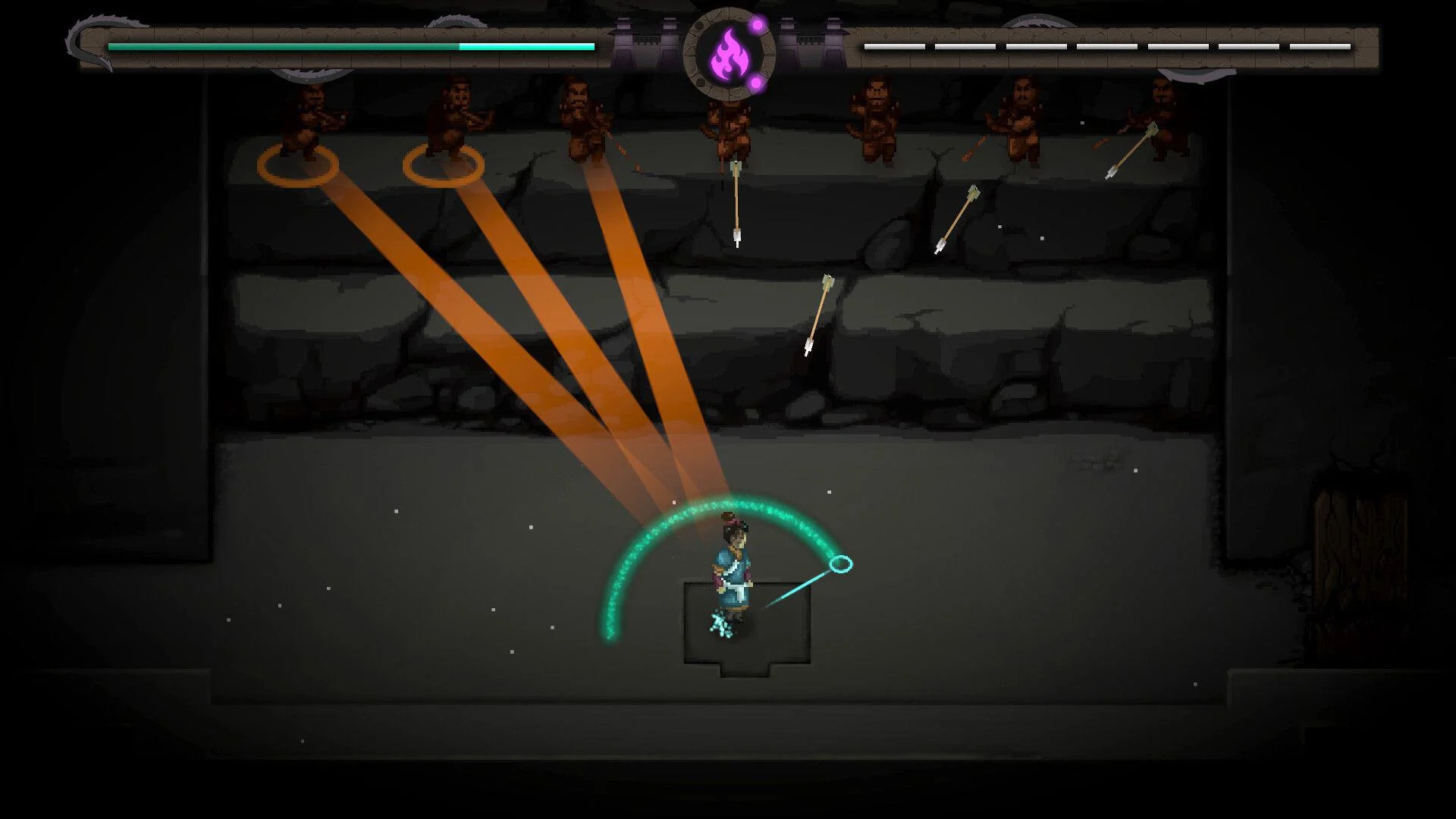The height and width of the screenshot is (819, 1456).
Task: Click the saw-blade disc above the health bar
Action: [455, 23]
